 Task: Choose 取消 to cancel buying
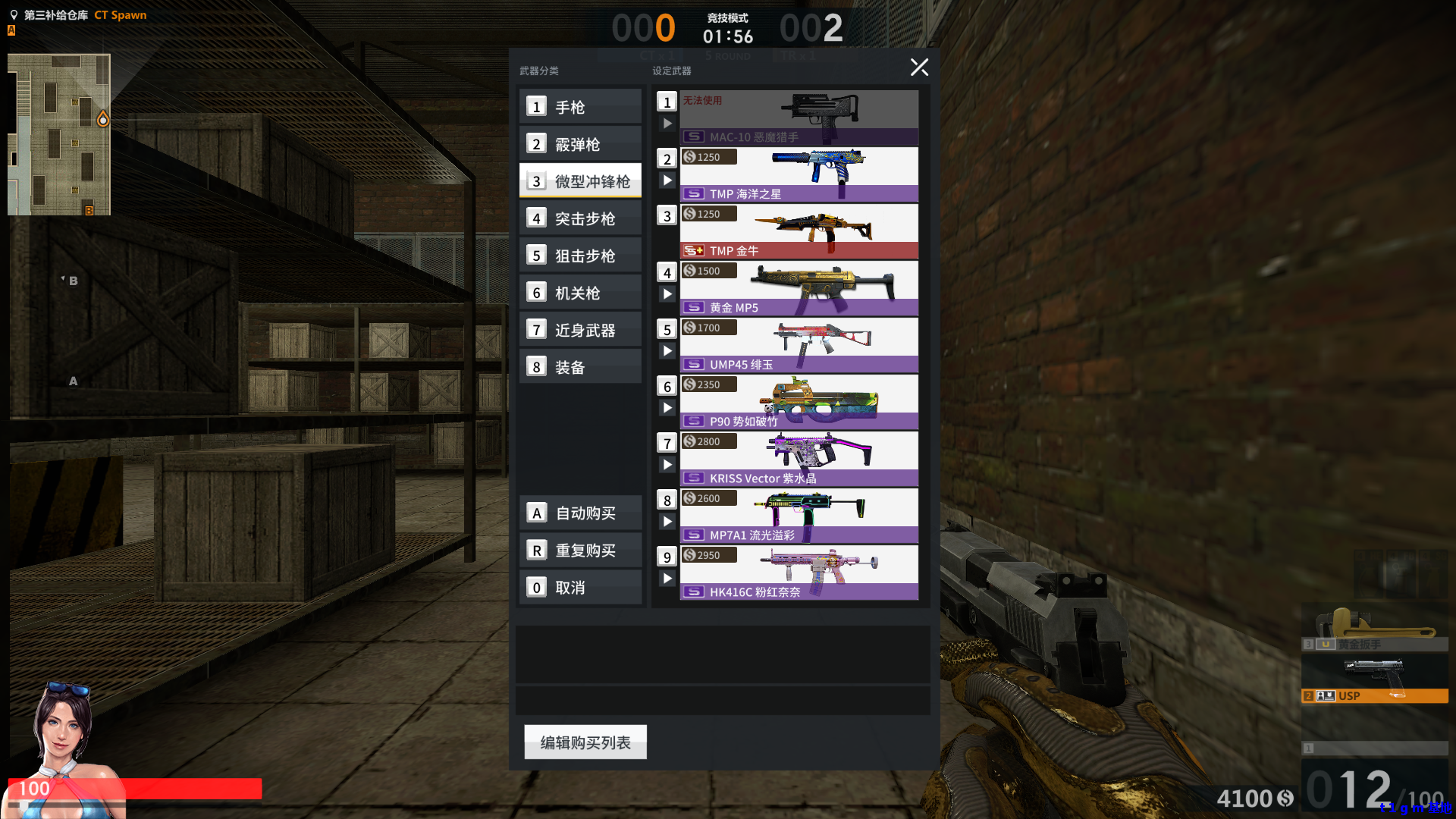[581, 588]
